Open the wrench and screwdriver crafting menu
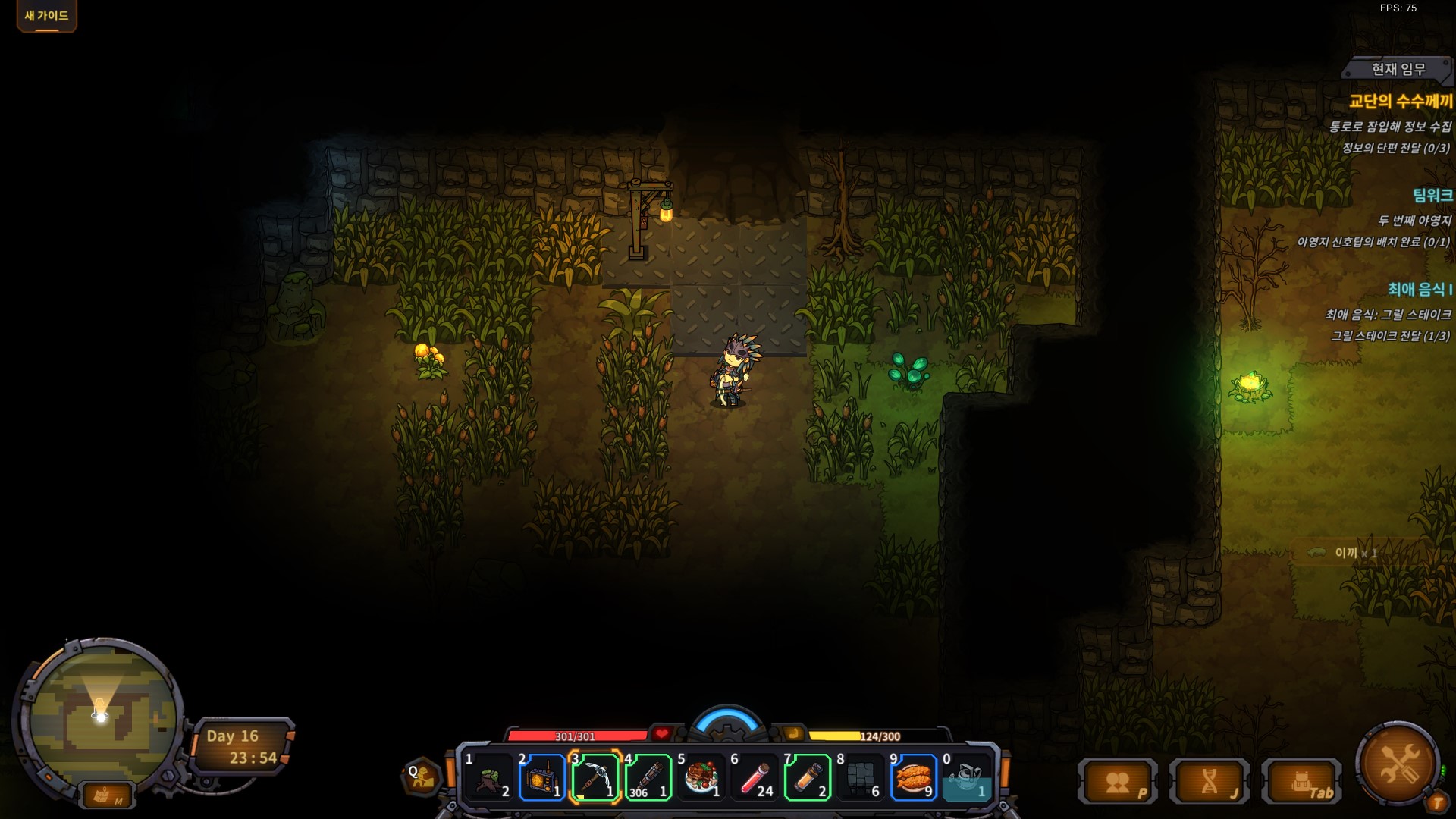Viewport: 1456px width, 819px height. [1398, 763]
